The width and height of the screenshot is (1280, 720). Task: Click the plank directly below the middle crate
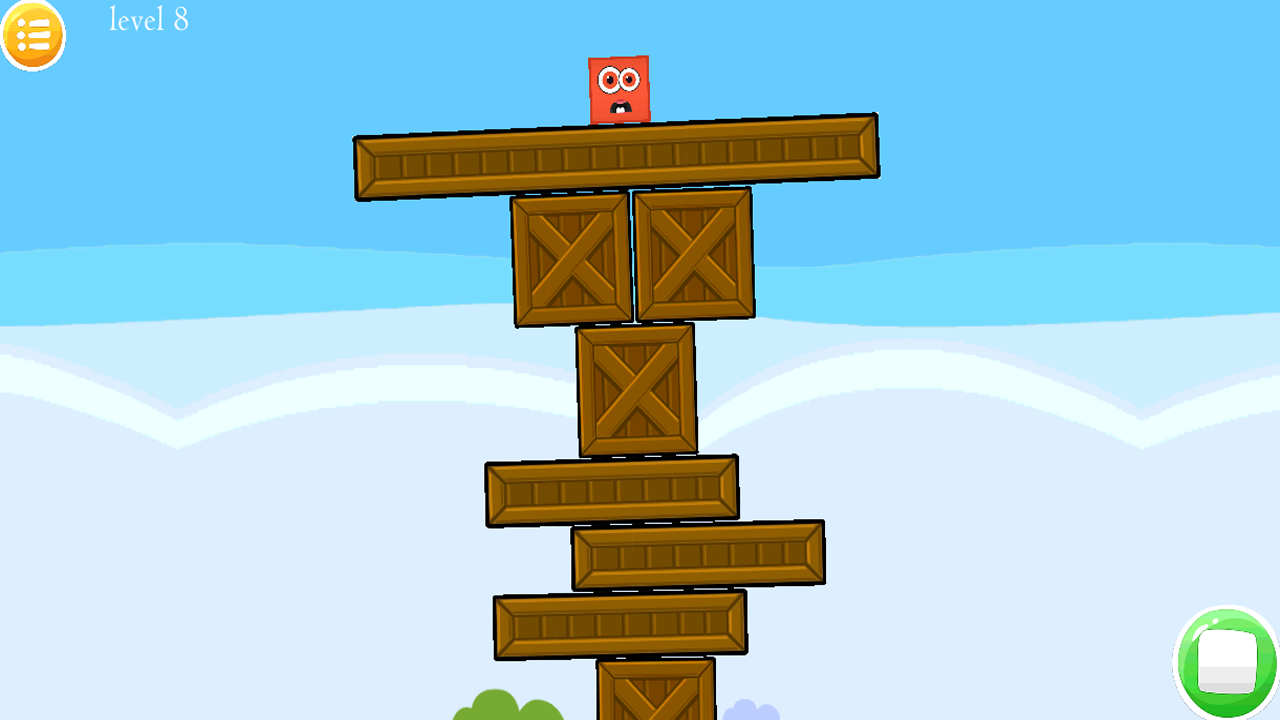coord(612,491)
